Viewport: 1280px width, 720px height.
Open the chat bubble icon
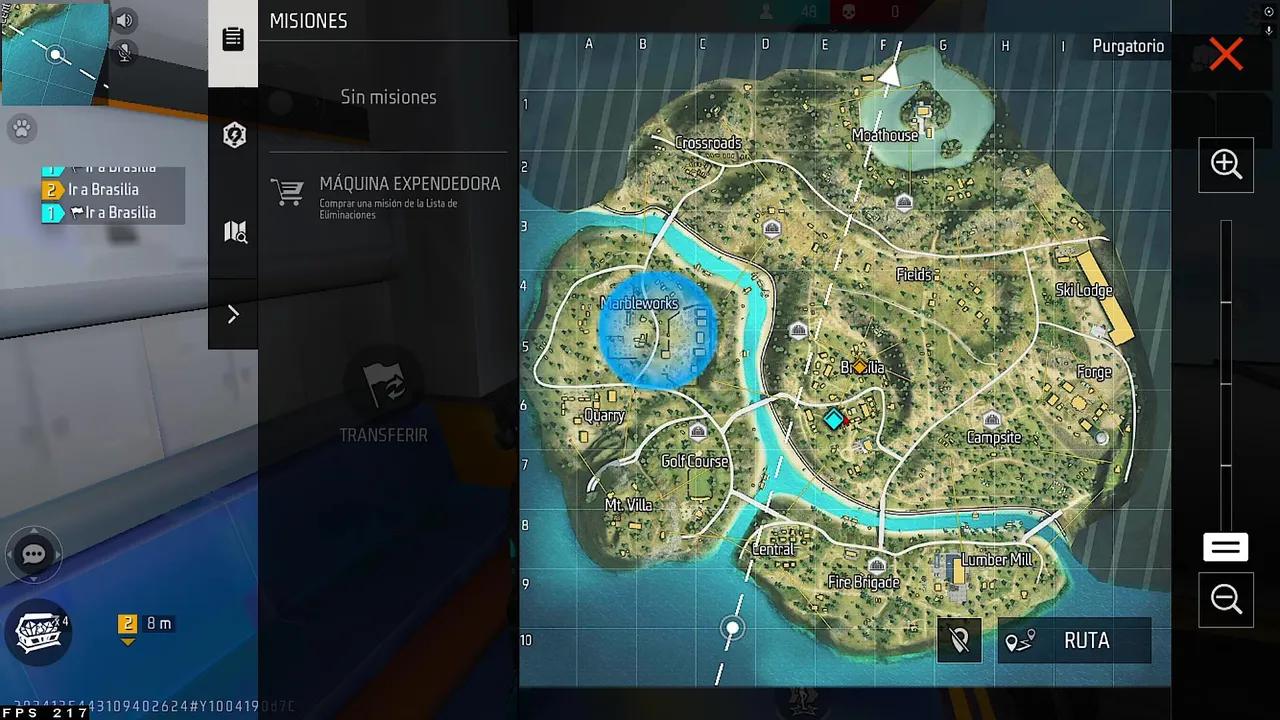pyautogui.click(x=33, y=553)
